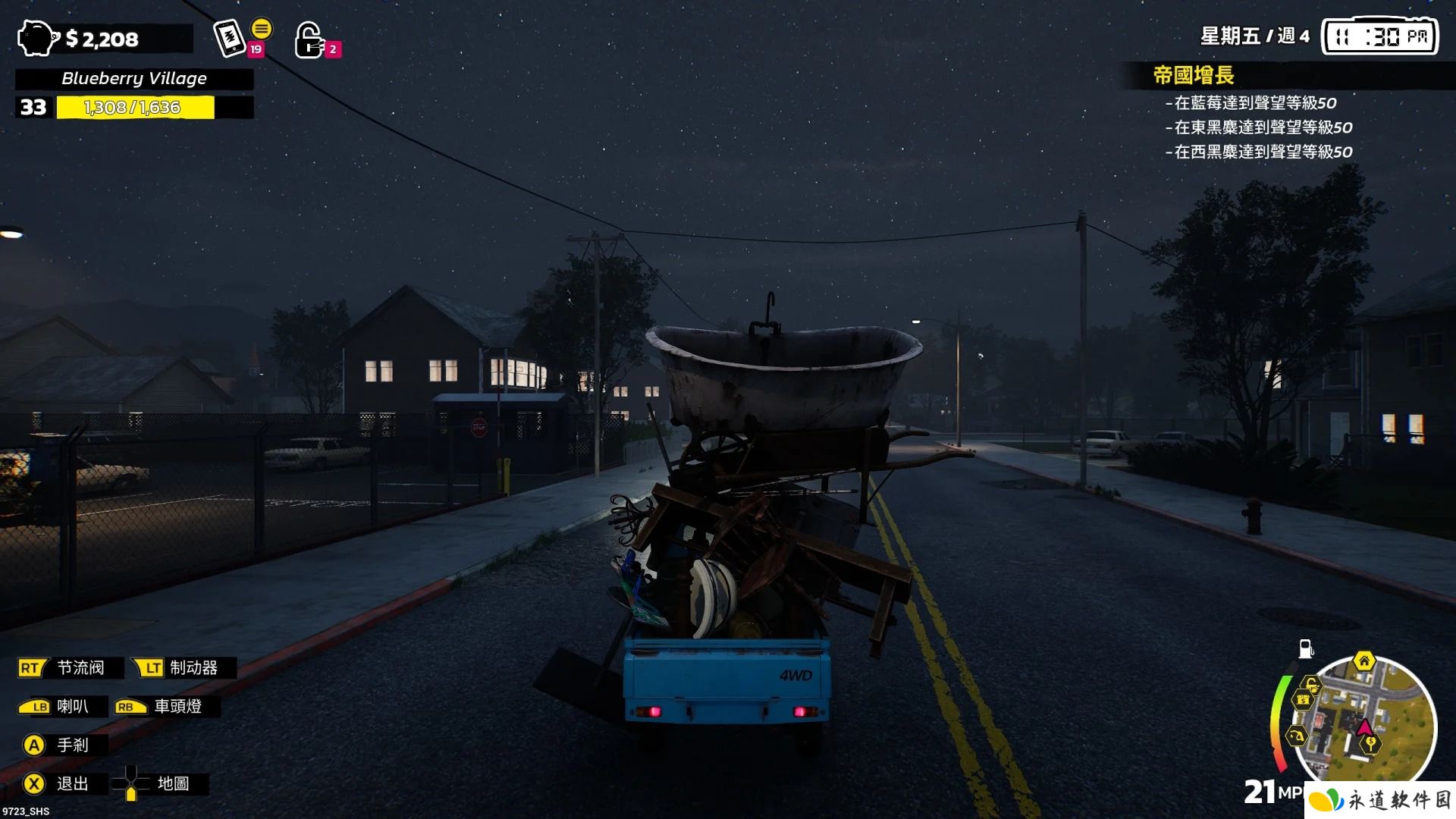Click the 永道软件园 watermark logo

tap(1380, 800)
